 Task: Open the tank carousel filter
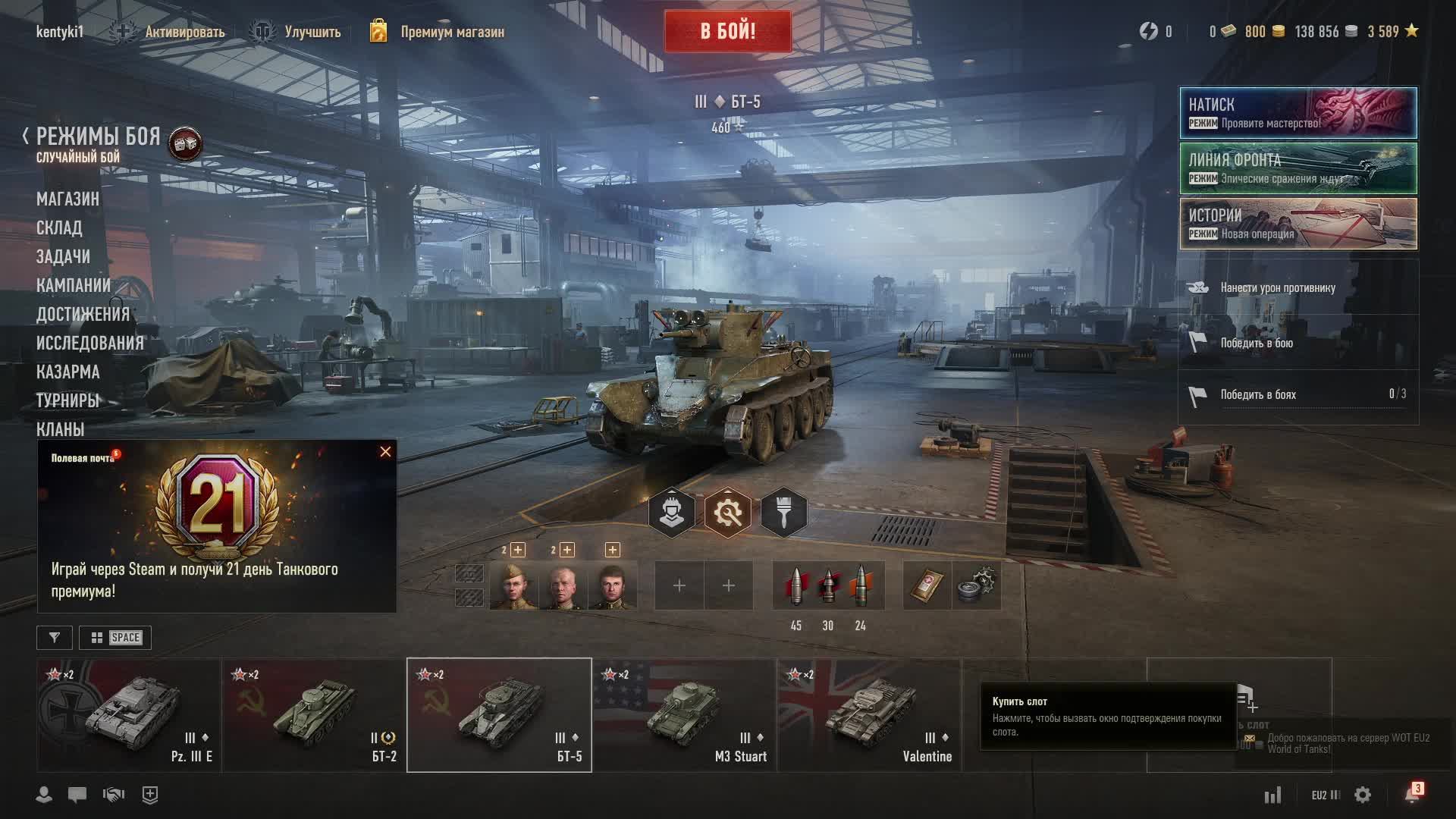55,638
